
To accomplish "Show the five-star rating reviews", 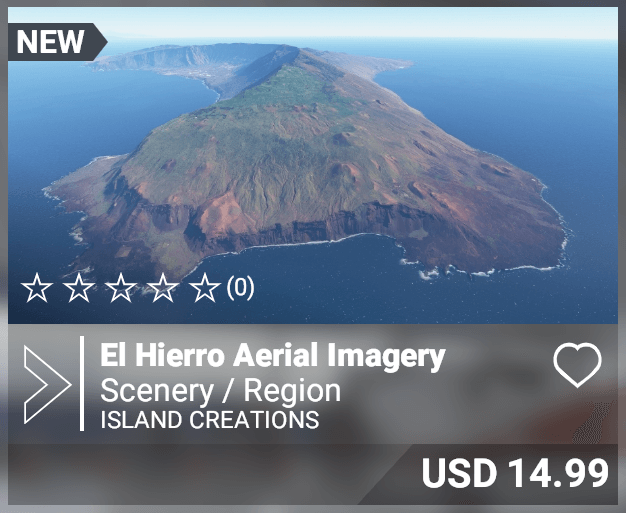I will point(137,289).
